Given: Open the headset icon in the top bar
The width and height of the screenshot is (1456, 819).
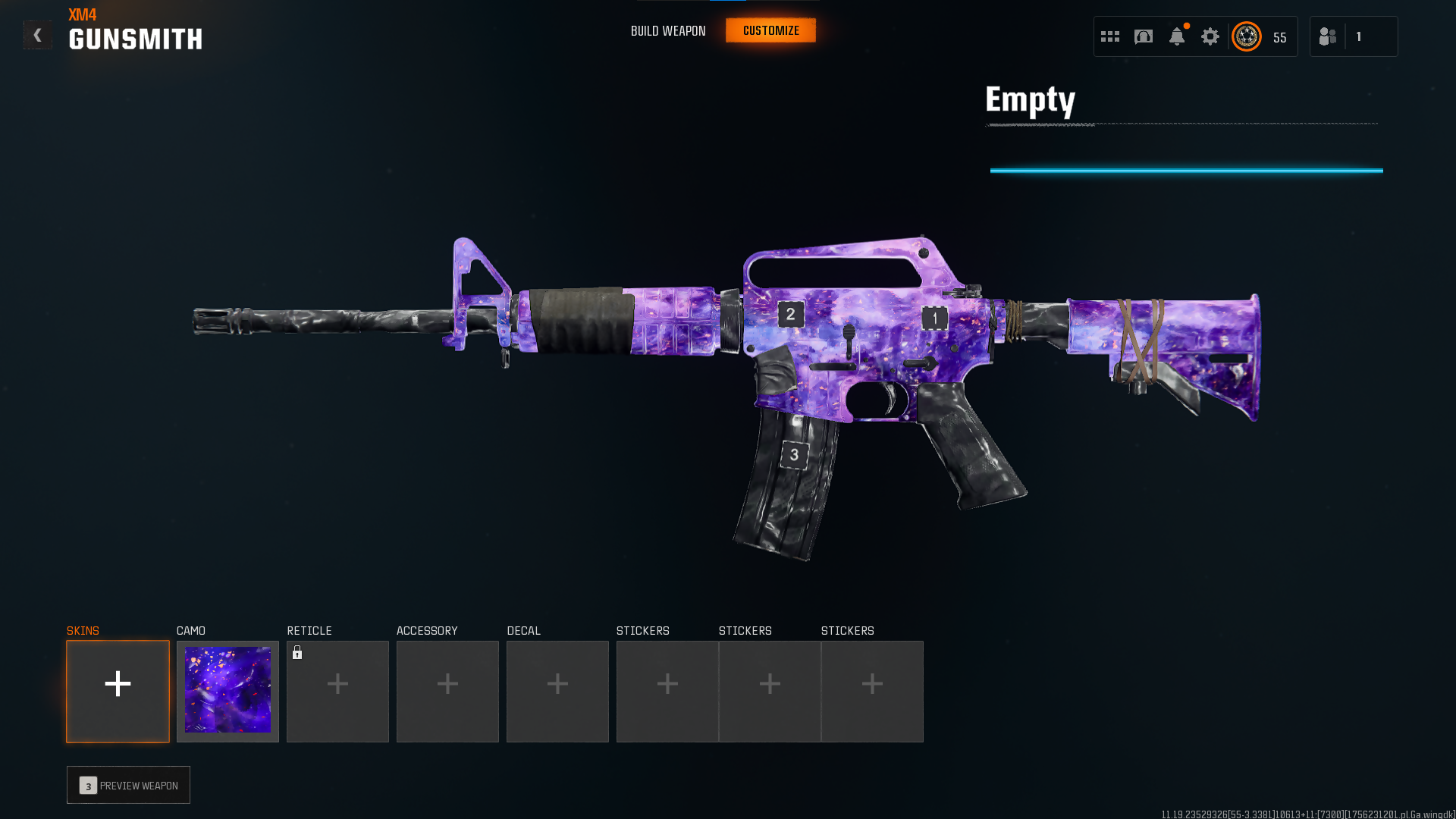Looking at the screenshot, I should (x=1144, y=36).
